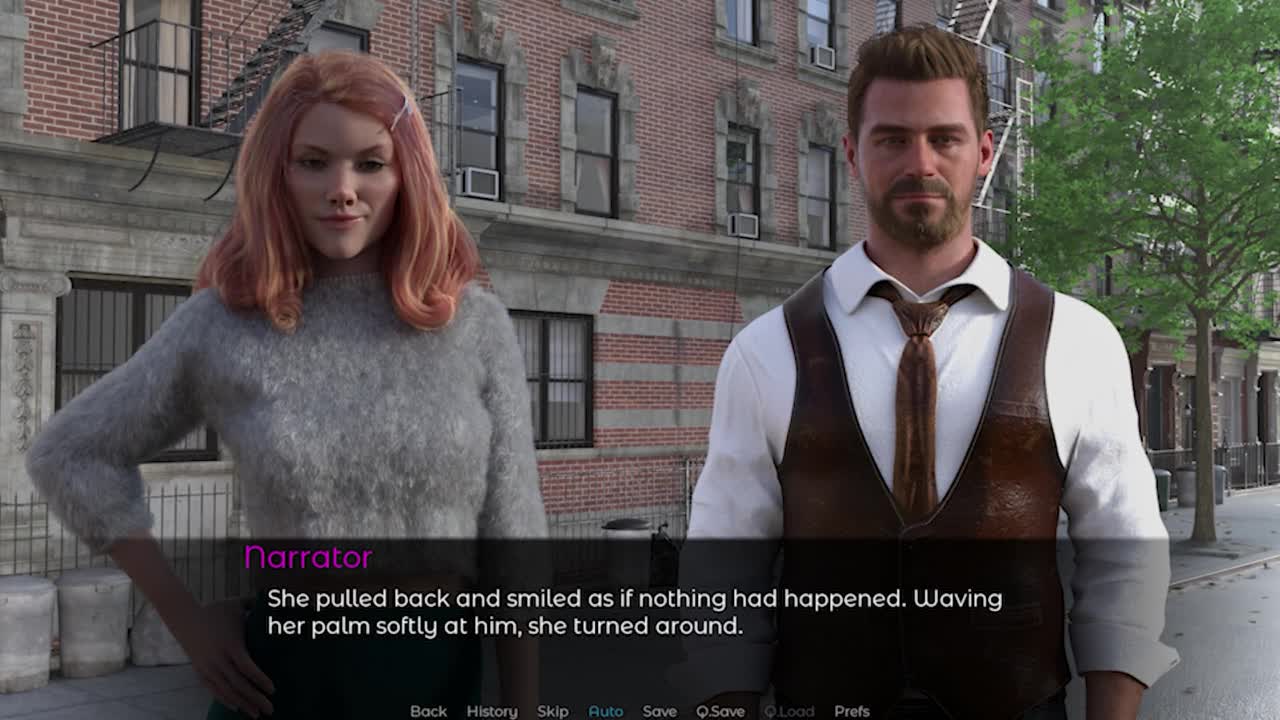This screenshot has height=720, width=1280.
Task: Quick load with Q.Load
Action: 789,711
